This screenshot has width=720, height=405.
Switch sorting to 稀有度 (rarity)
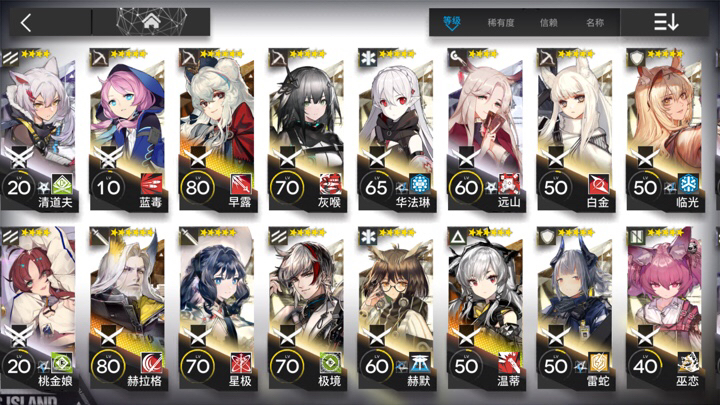pos(501,22)
